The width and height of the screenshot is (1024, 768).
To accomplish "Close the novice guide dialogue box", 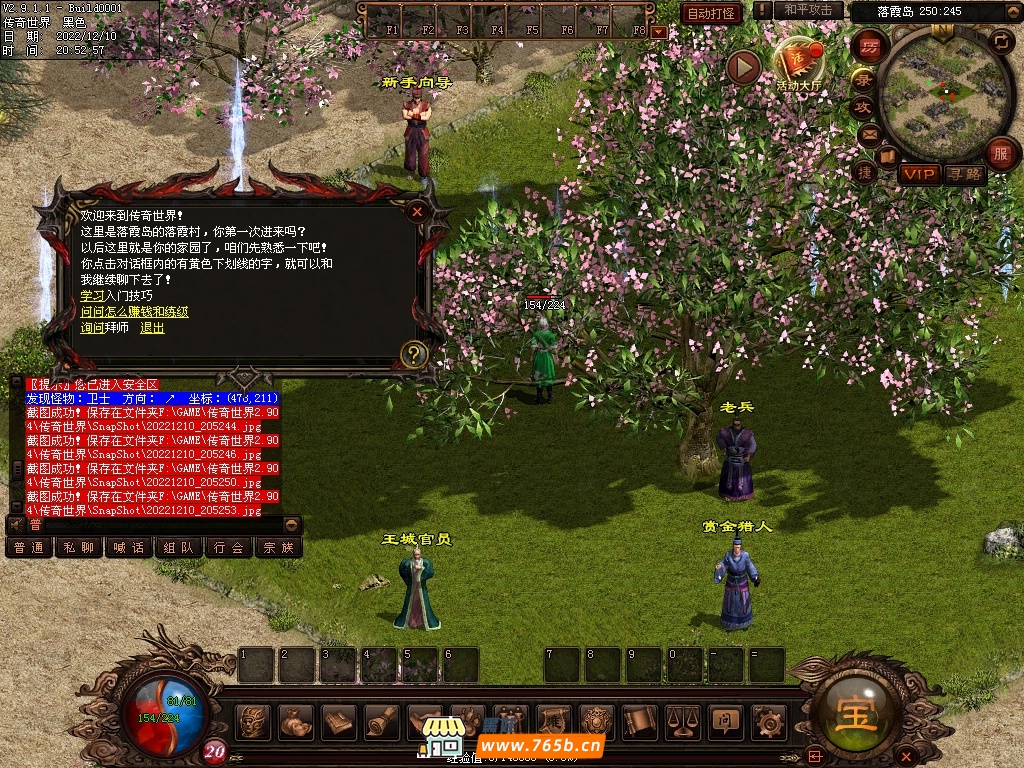I will [417, 211].
